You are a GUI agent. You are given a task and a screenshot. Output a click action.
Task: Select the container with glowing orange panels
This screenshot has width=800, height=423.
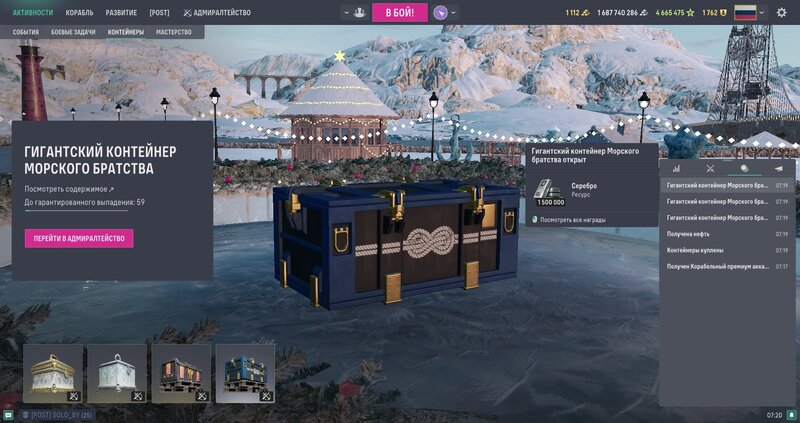(x=181, y=373)
